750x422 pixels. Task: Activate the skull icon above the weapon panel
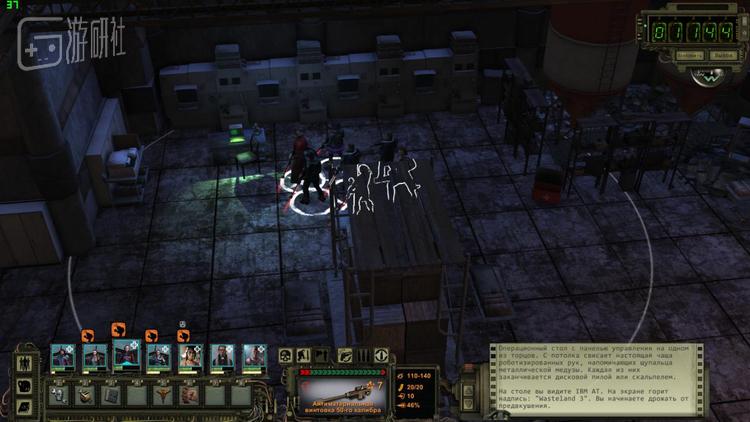coord(285,356)
